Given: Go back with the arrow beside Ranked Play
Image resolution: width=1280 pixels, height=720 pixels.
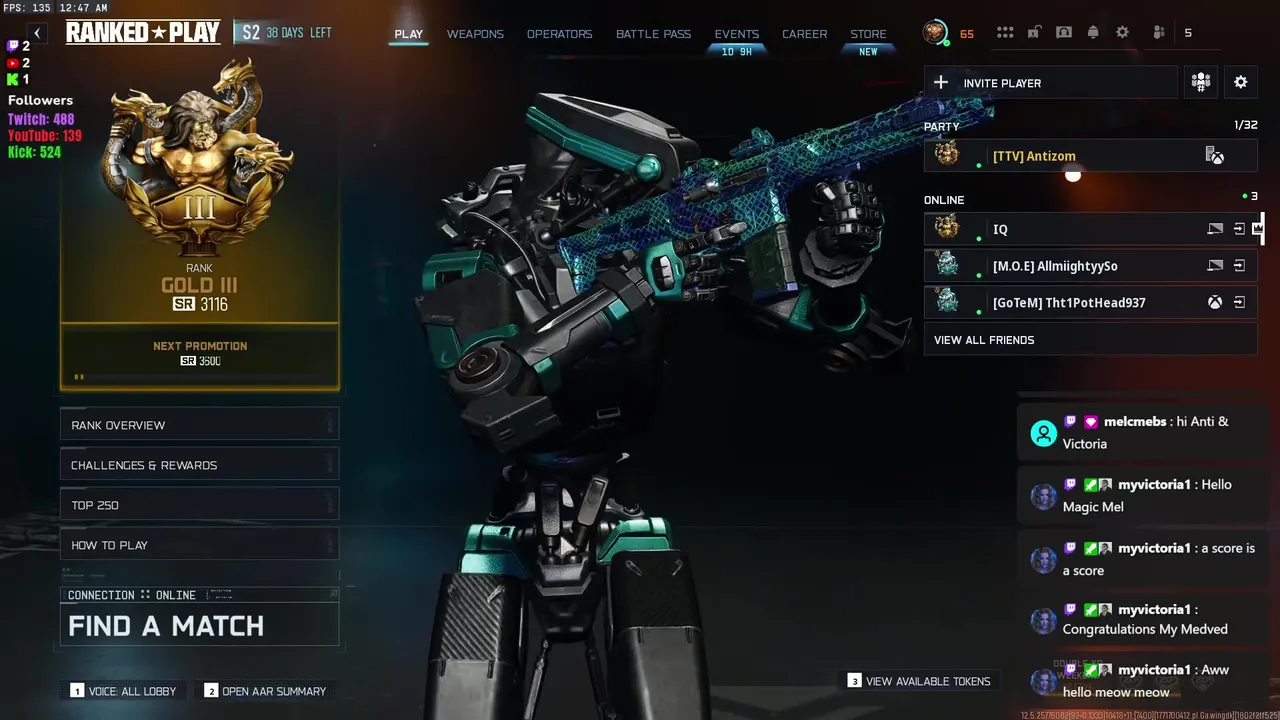Looking at the screenshot, I should tap(37, 33).
